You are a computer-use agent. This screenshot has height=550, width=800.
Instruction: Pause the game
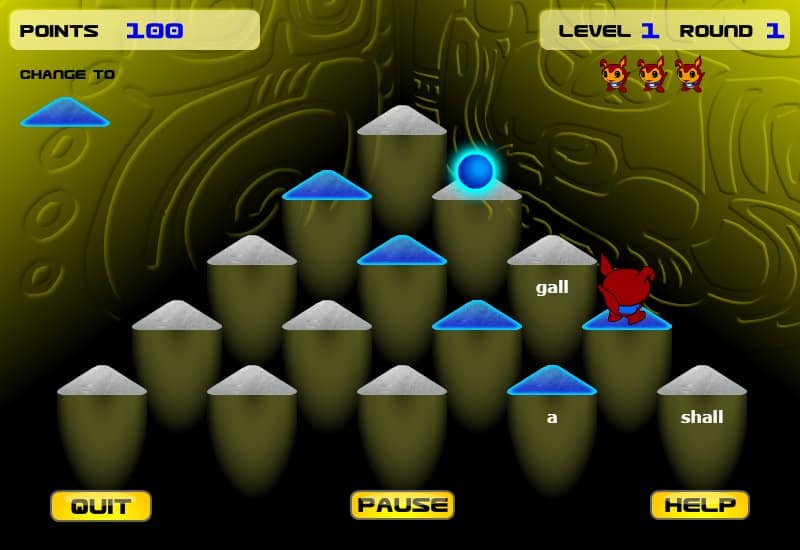(x=402, y=505)
